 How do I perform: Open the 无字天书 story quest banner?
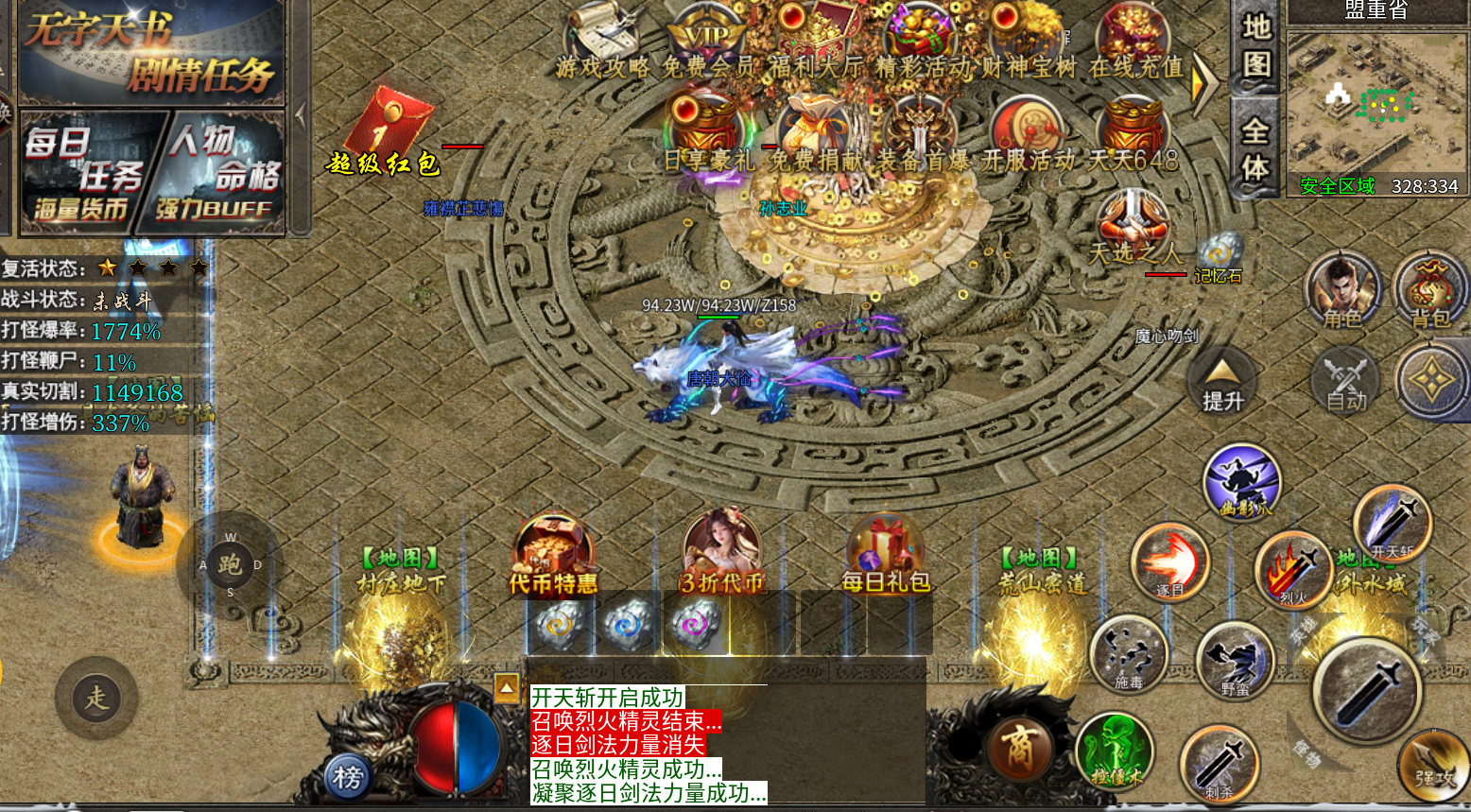tap(151, 52)
